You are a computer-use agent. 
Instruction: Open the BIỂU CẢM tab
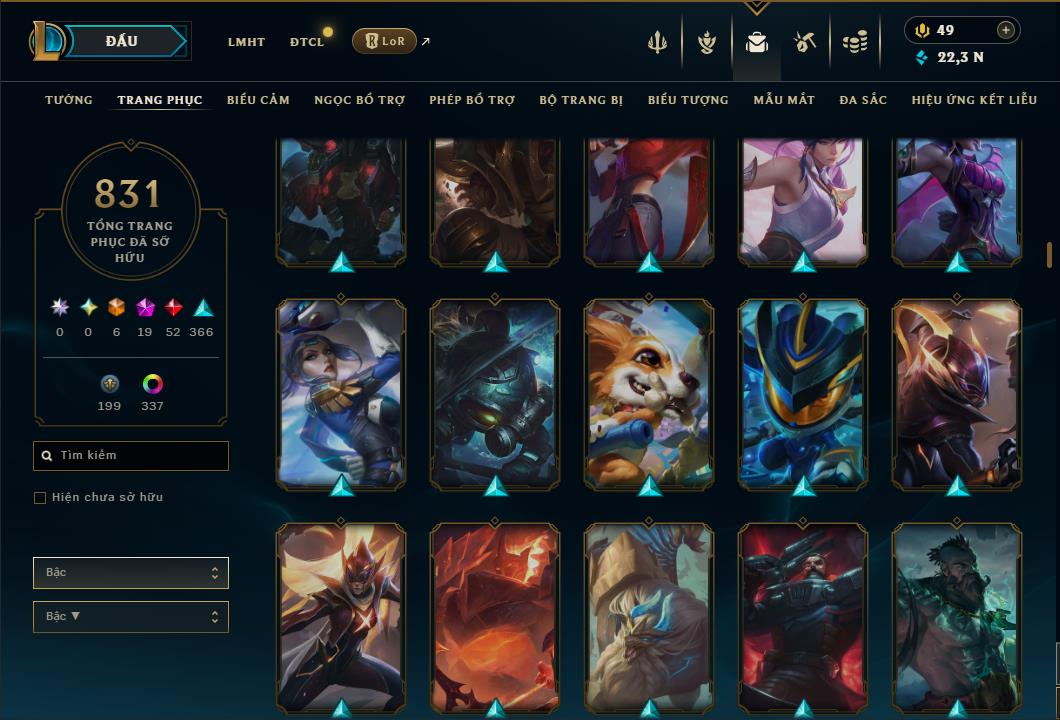pyautogui.click(x=258, y=100)
